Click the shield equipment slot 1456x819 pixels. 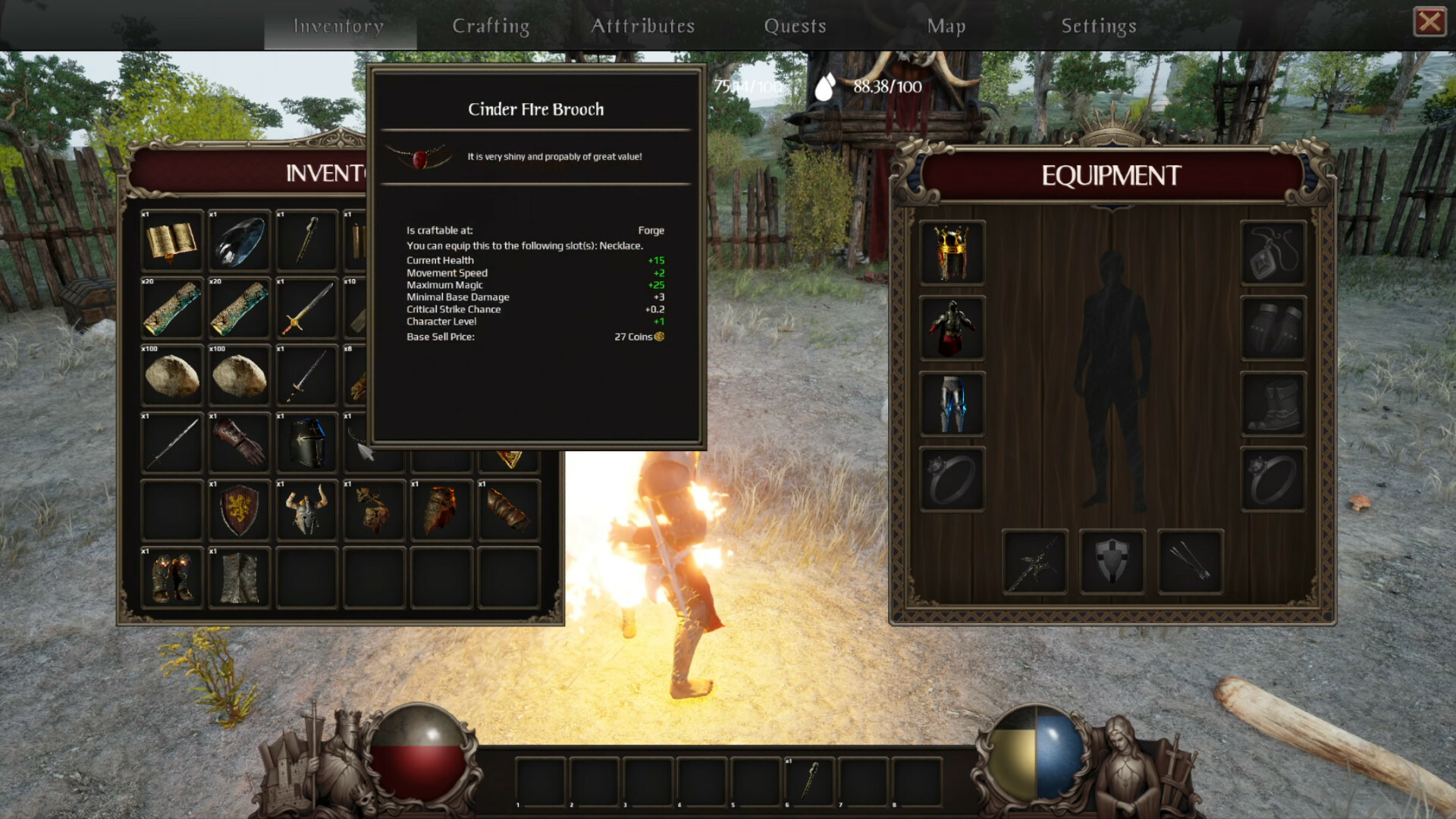(1112, 561)
